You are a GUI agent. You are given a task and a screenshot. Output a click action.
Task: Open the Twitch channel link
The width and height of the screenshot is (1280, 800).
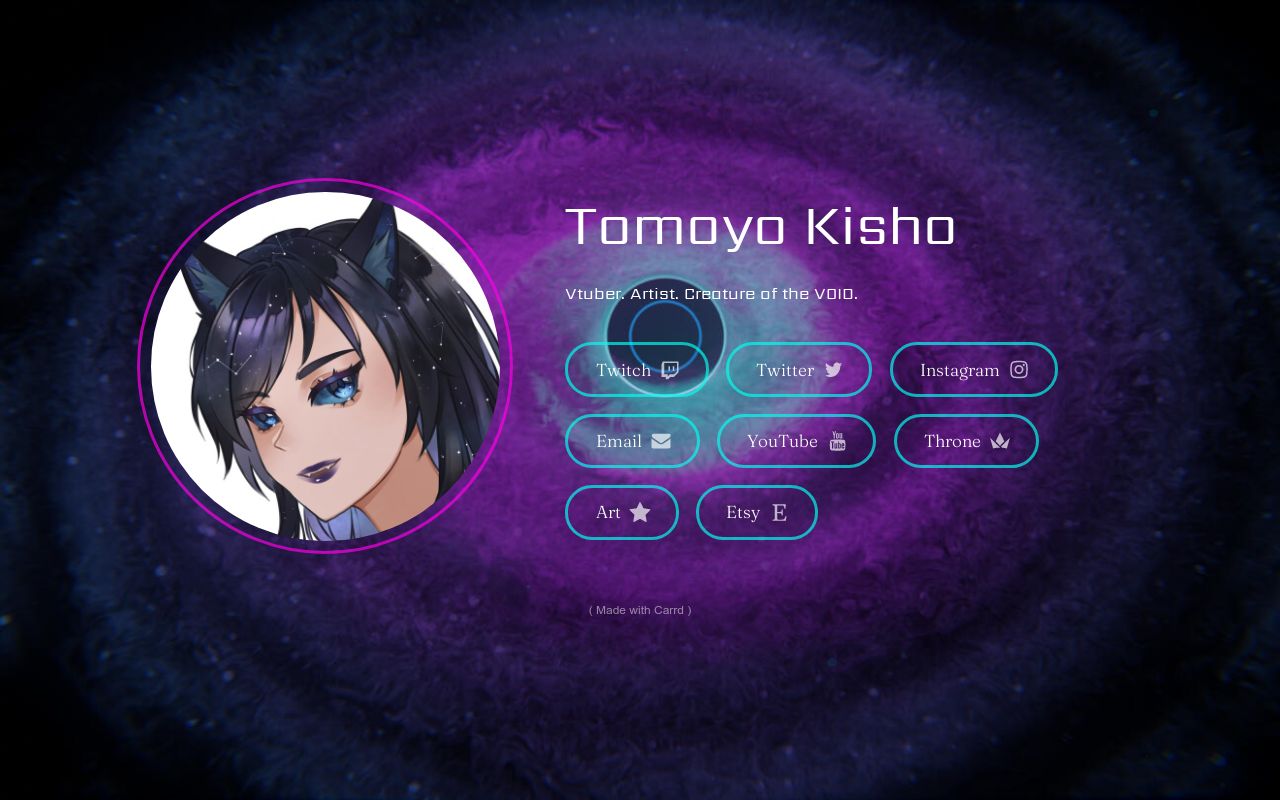point(637,369)
